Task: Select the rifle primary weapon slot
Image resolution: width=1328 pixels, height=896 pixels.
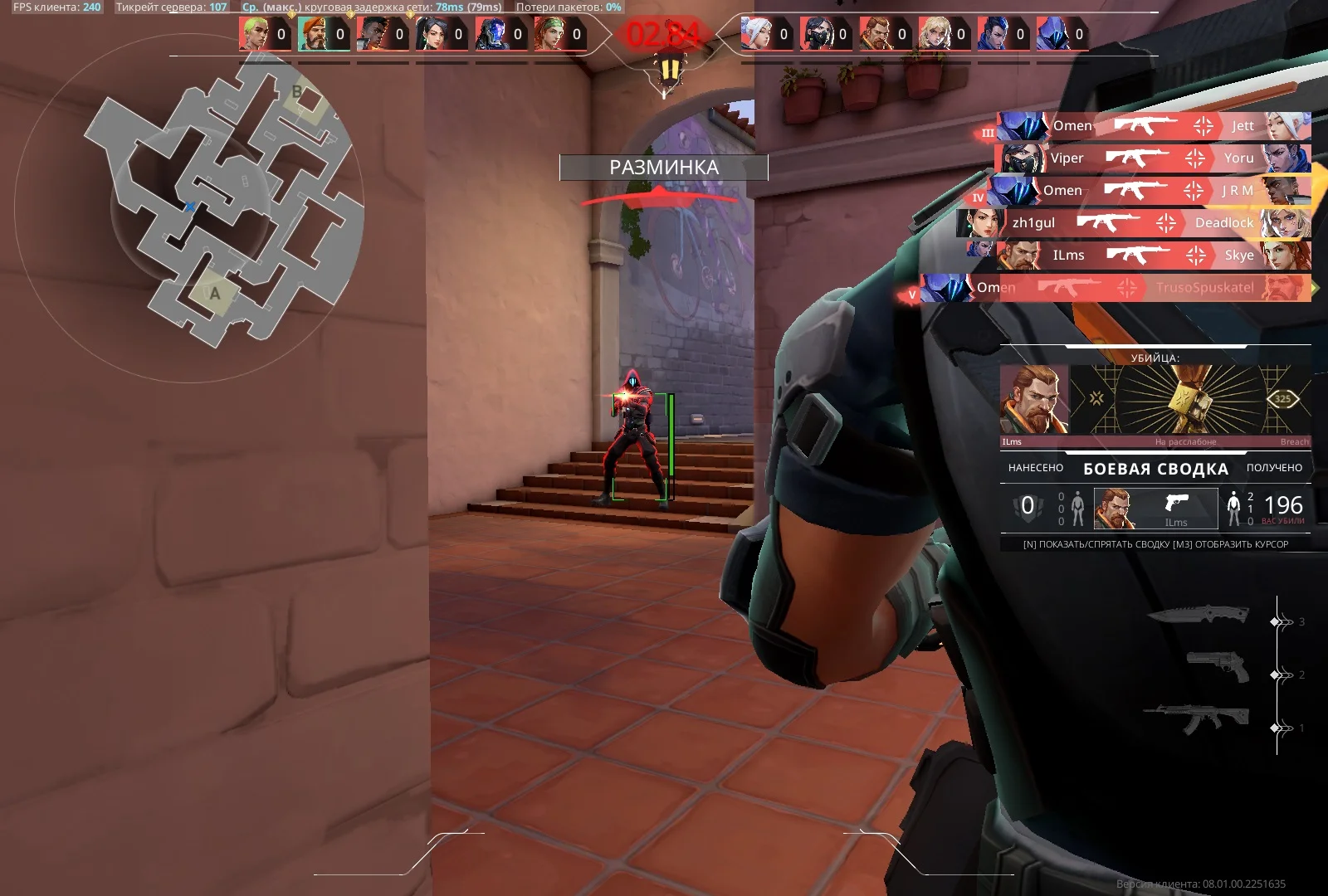Action: click(x=1197, y=718)
